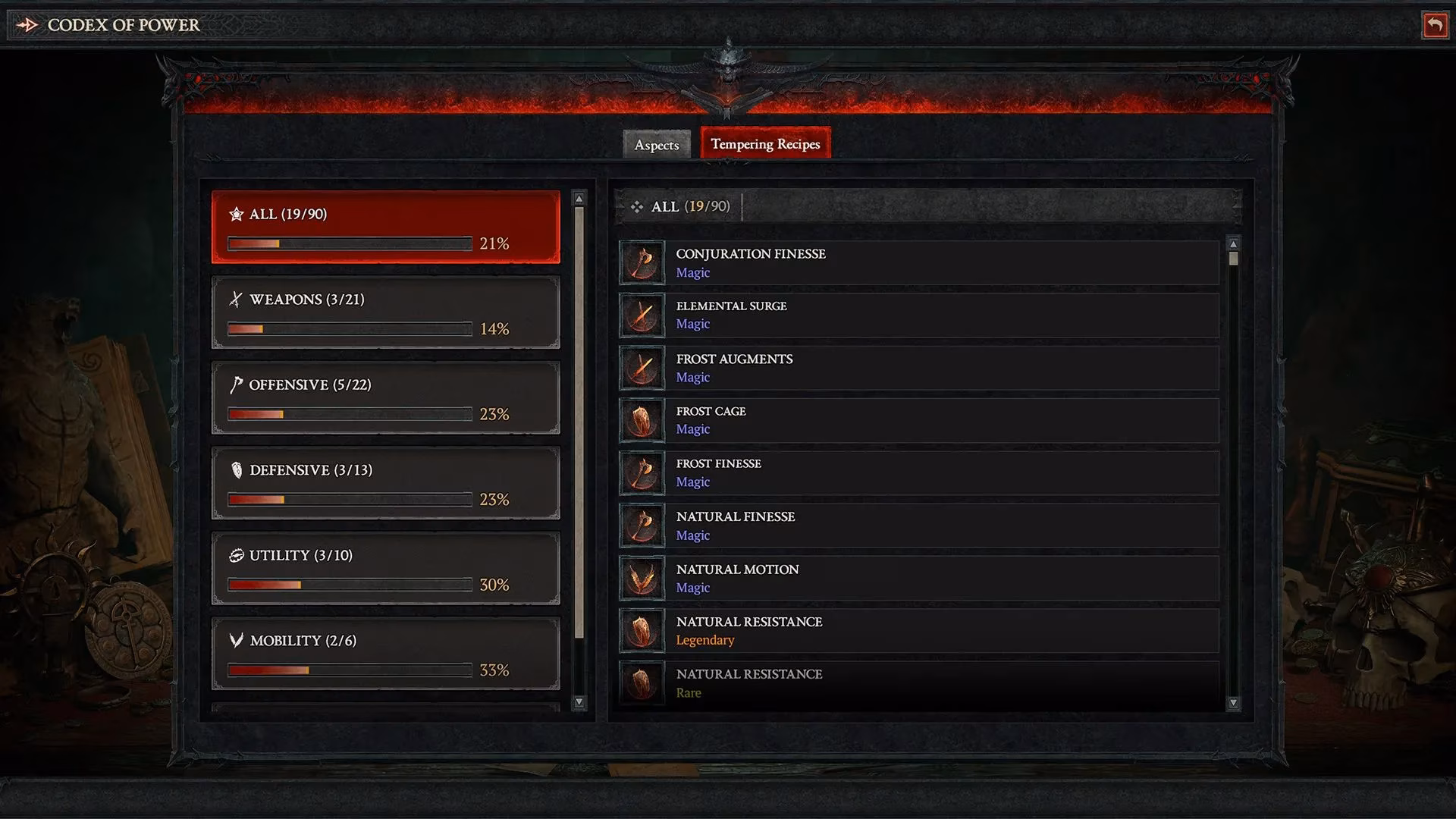Select the ALL star category icon
This screenshot has height=819, width=1456.
pos(237,214)
